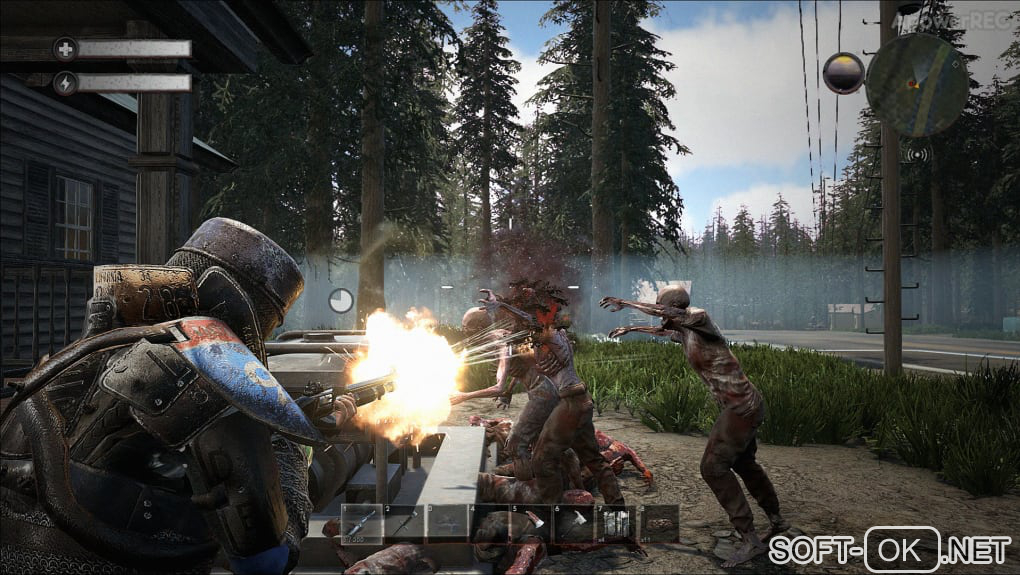The width and height of the screenshot is (1020, 575).
Task: Click the sound wave indicator below the minimap
Action: click(915, 155)
